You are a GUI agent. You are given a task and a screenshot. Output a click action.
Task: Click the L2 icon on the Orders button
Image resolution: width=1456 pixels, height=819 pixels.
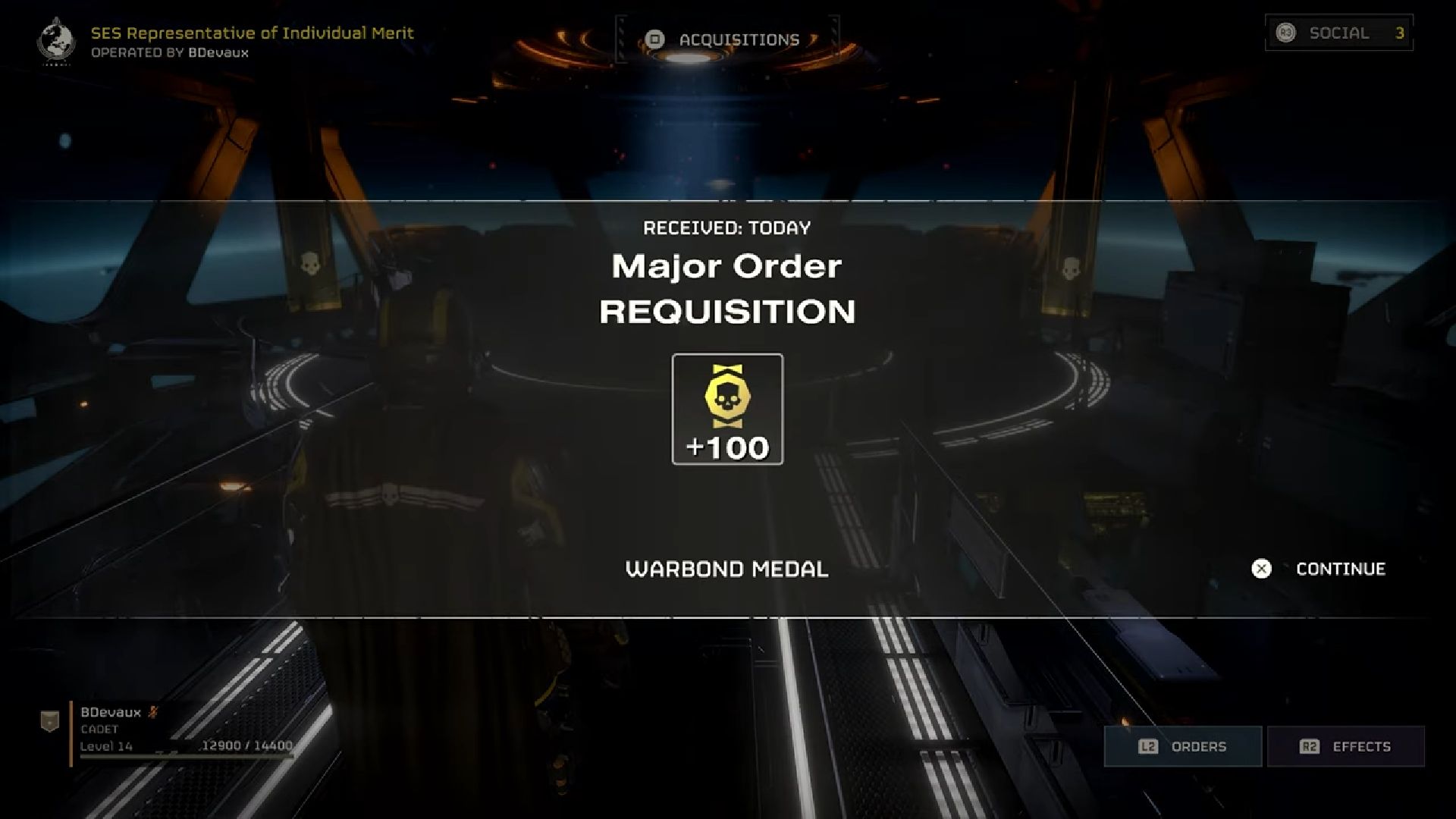point(1147,746)
